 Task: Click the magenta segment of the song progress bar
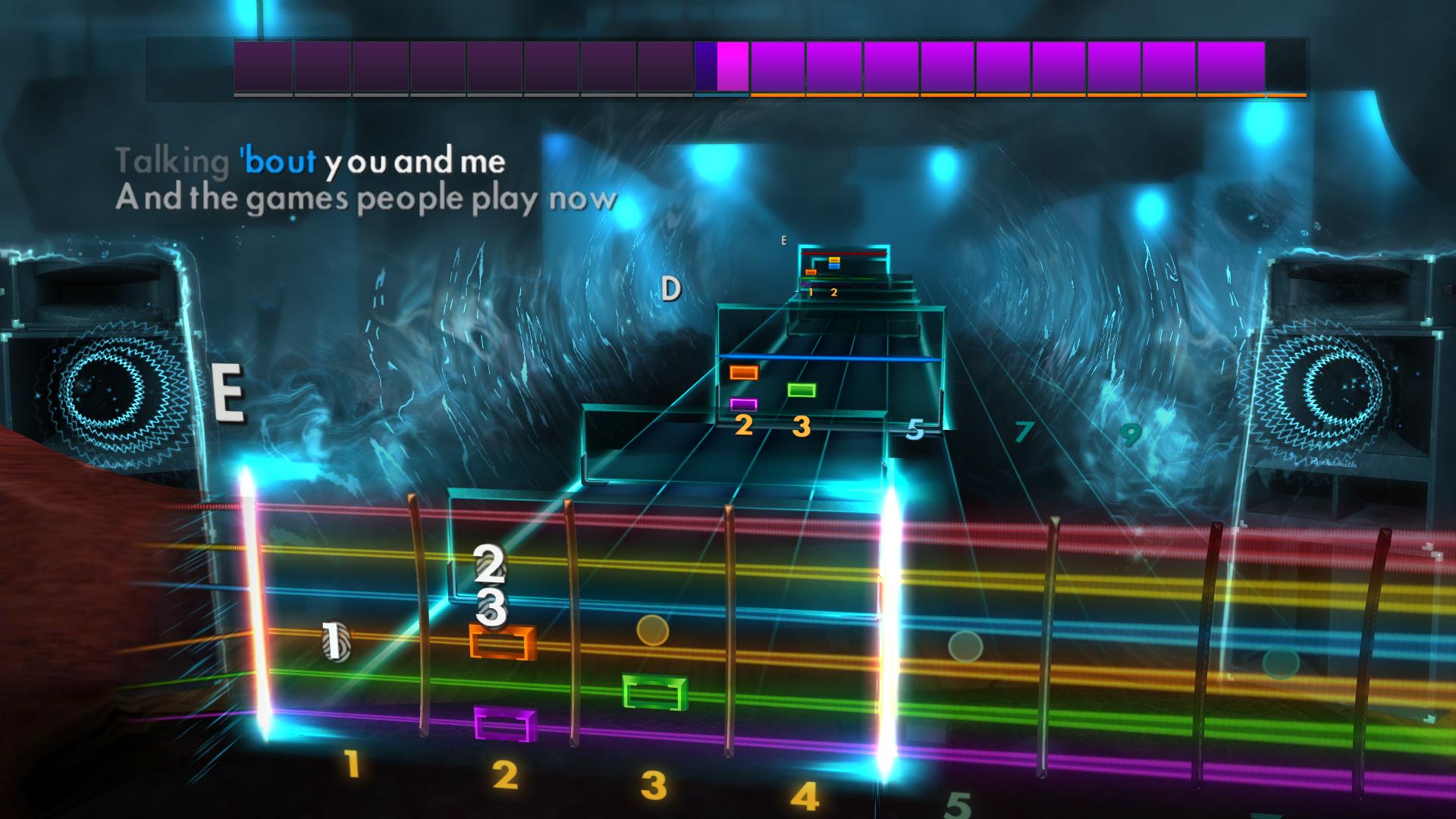point(732,68)
